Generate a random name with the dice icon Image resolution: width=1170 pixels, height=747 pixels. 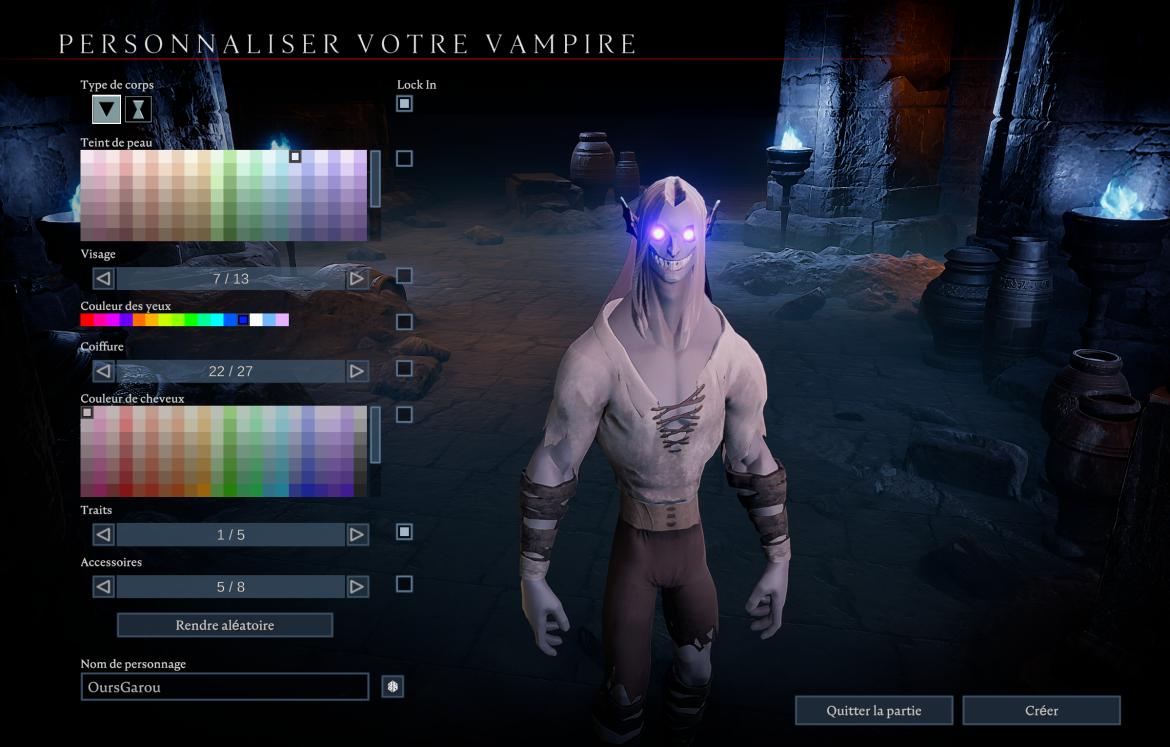tap(393, 687)
